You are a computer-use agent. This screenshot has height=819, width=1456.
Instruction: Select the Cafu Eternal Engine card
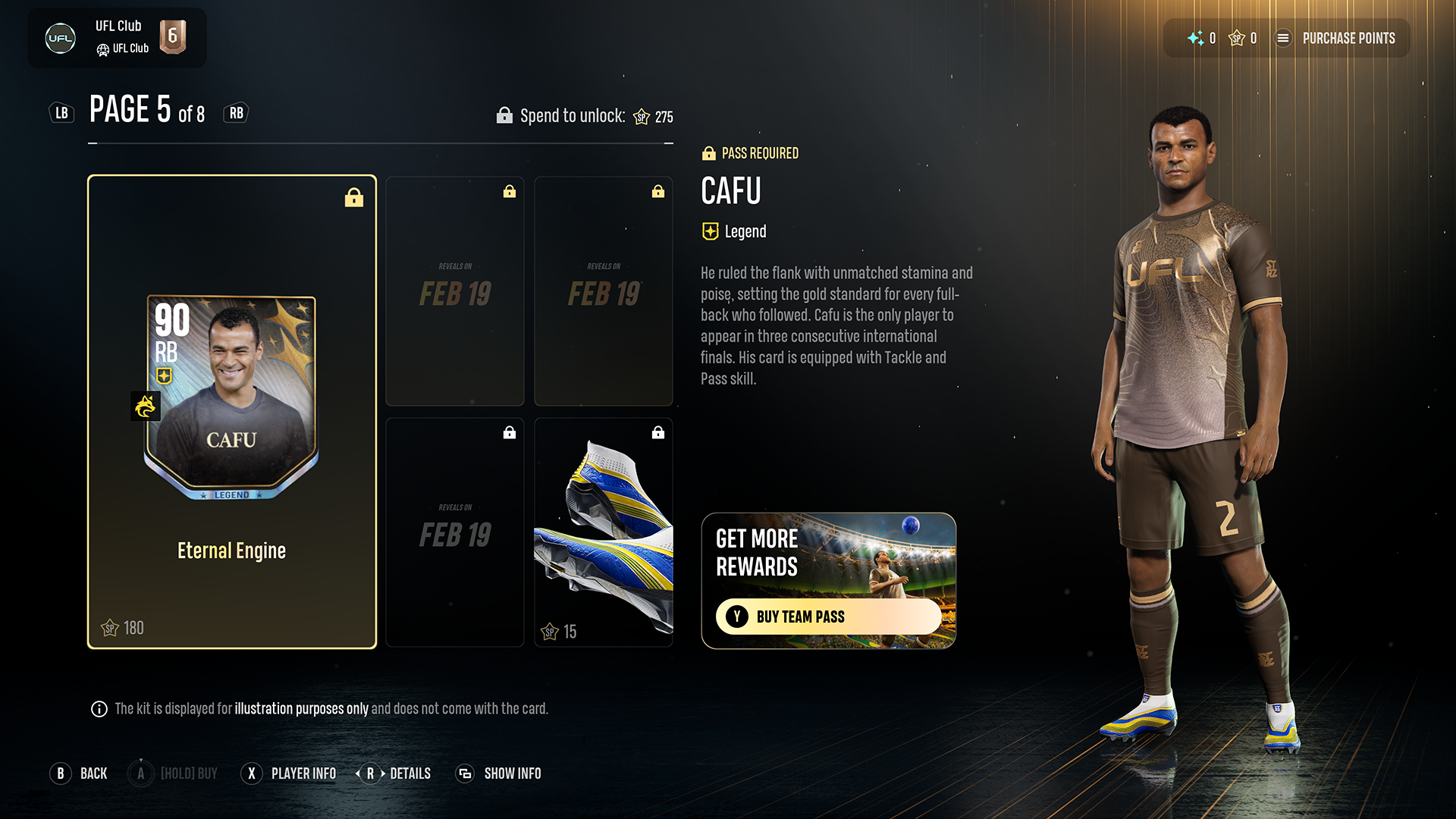click(232, 412)
